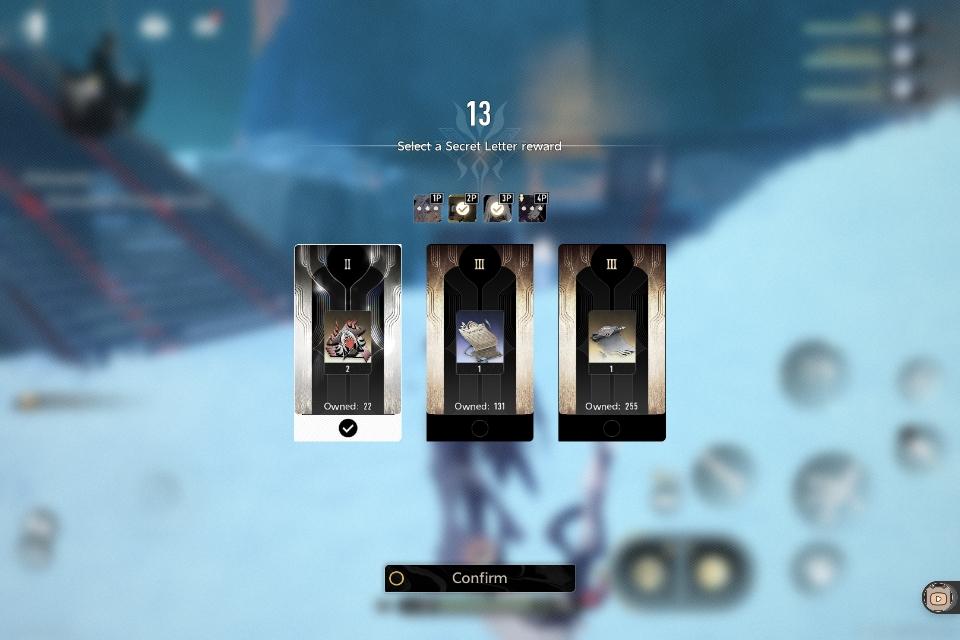Select the tier II reward card owned 22
The width and height of the screenshot is (960, 640).
pos(348,342)
